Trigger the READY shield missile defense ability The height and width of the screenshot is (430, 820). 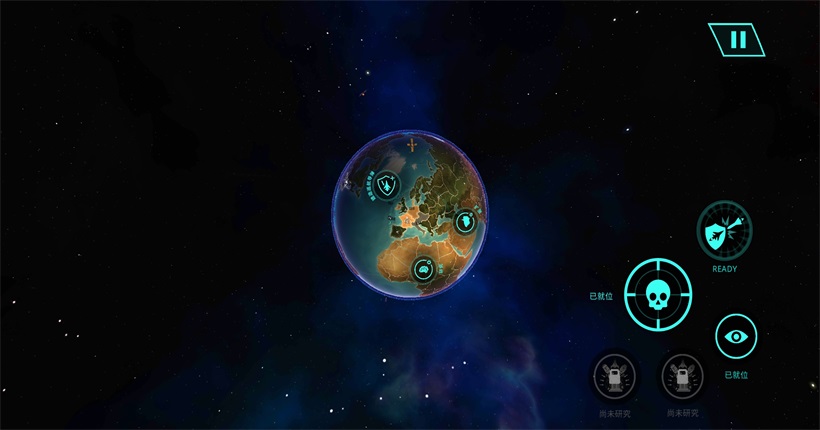[x=724, y=232]
